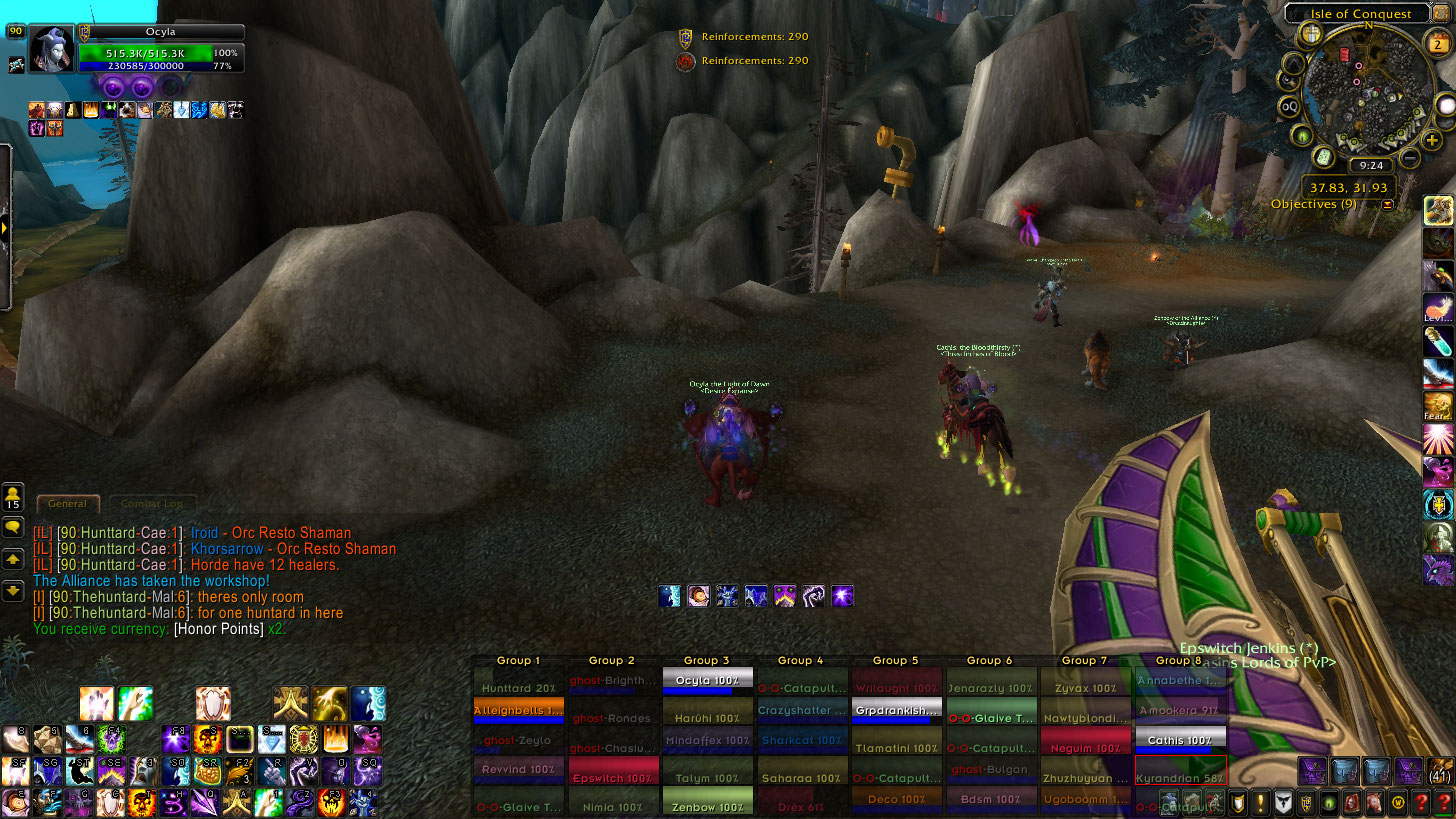Choose Epswitch's raid frame in Group 2
This screenshot has width=1456, height=819.
(x=613, y=777)
